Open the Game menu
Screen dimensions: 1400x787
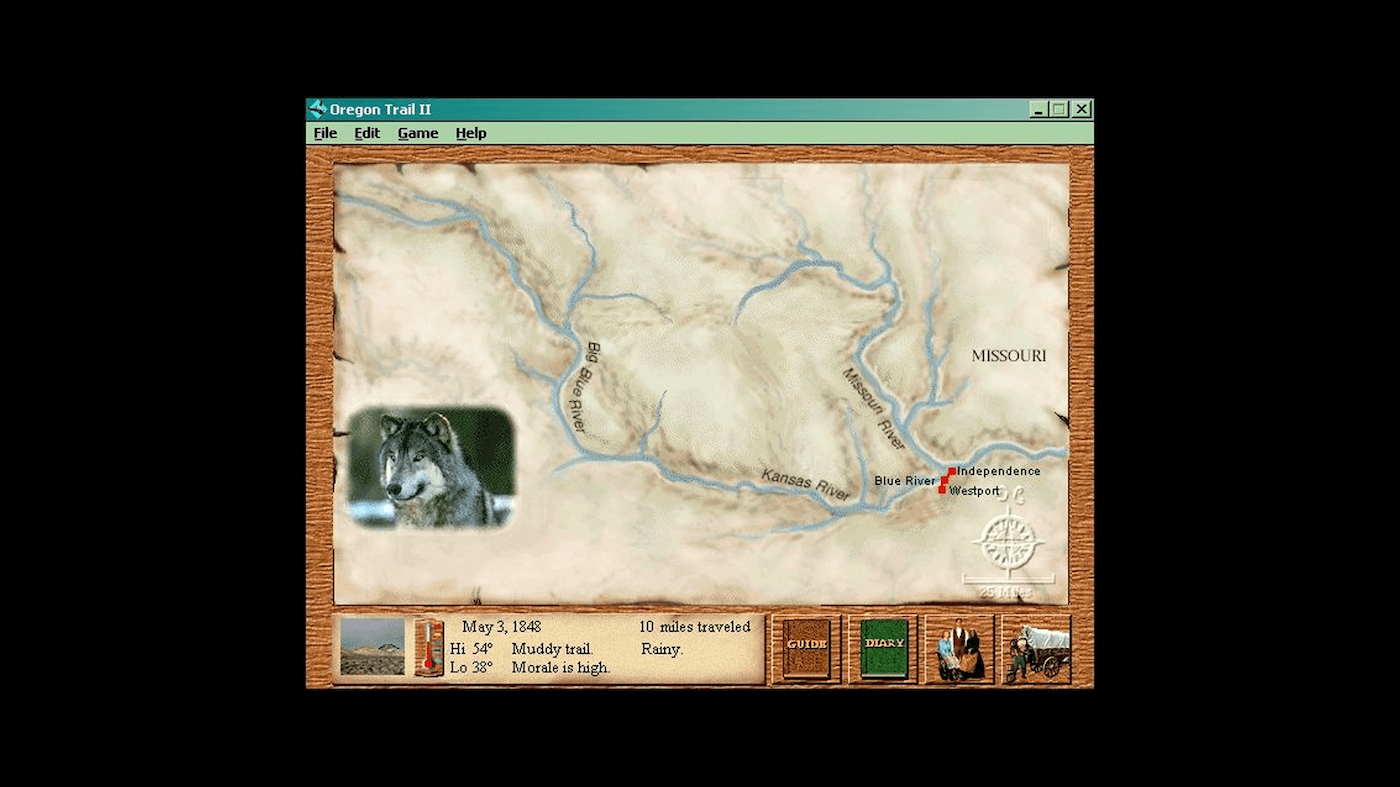418,132
